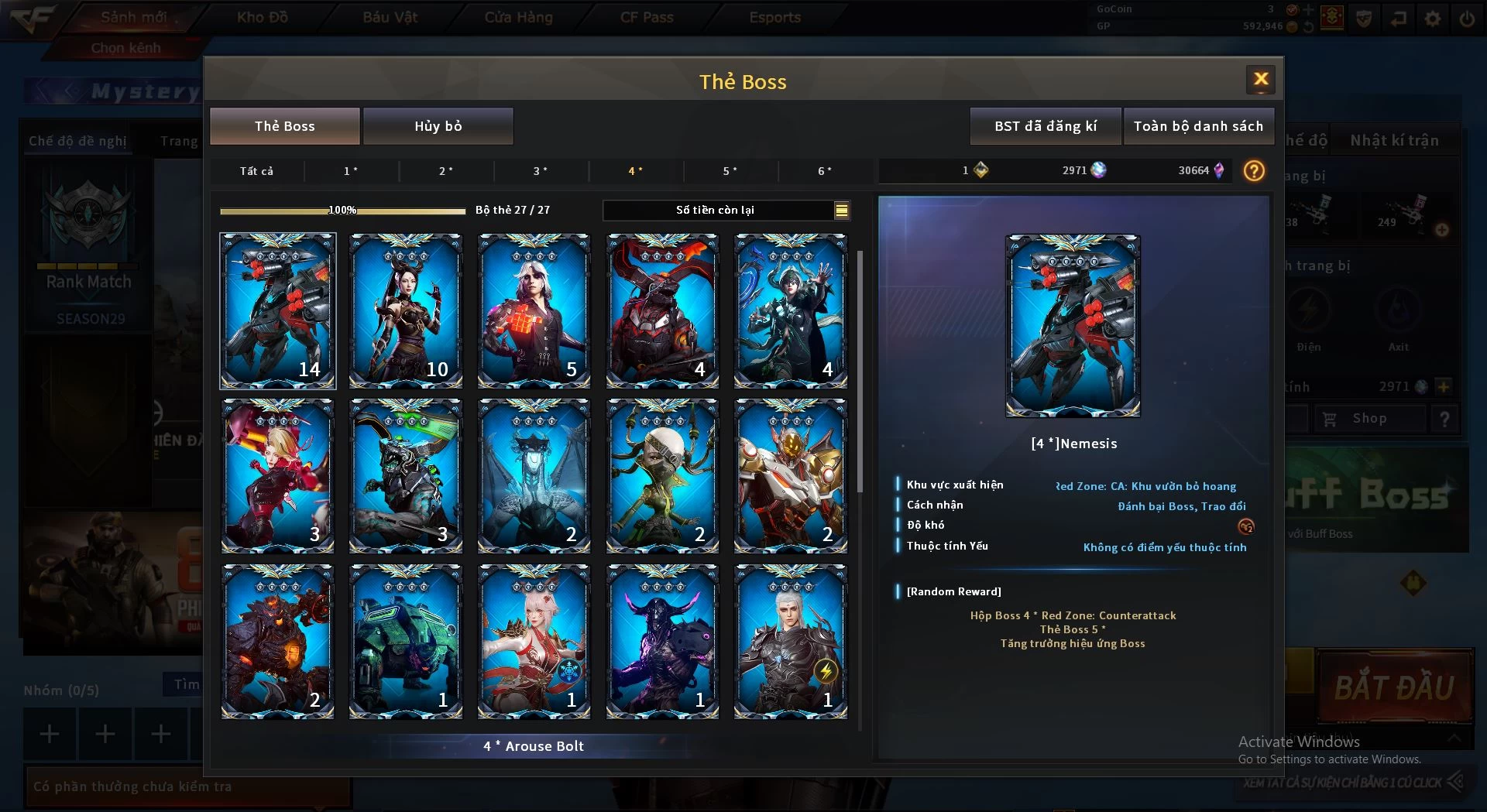Click the power exit icon
This screenshot has width=1487, height=812.
(x=1467, y=19)
